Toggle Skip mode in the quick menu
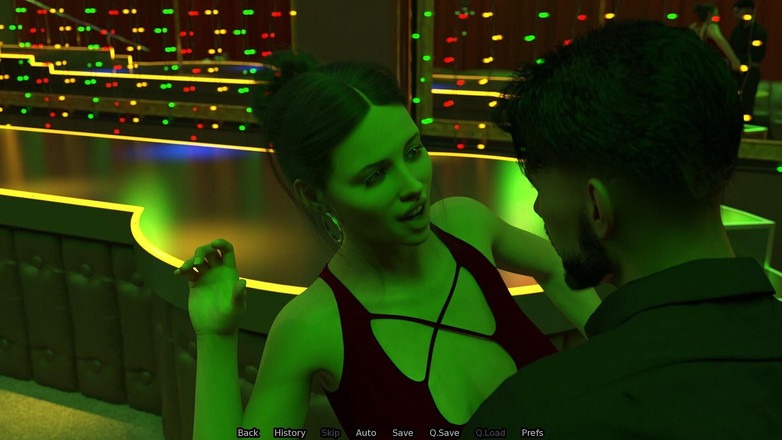The image size is (782, 440). (330, 433)
